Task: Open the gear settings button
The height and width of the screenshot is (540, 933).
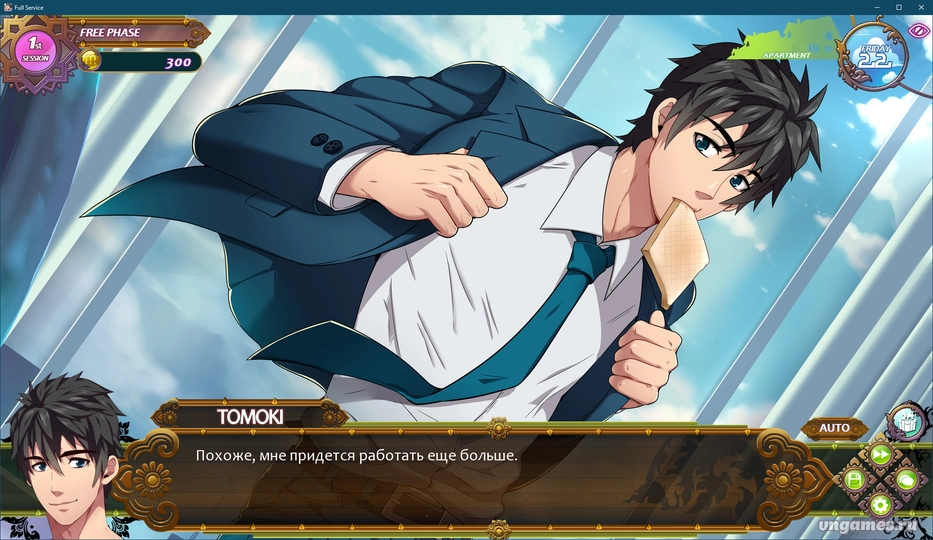Action: 880,505
